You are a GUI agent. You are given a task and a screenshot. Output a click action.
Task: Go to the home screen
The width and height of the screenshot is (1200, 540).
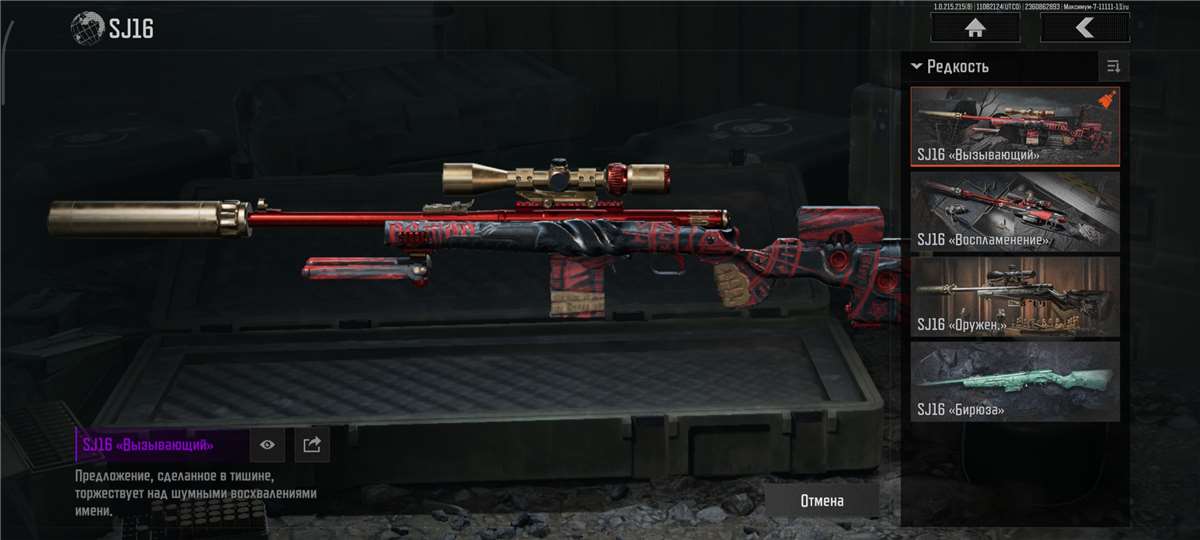975,29
